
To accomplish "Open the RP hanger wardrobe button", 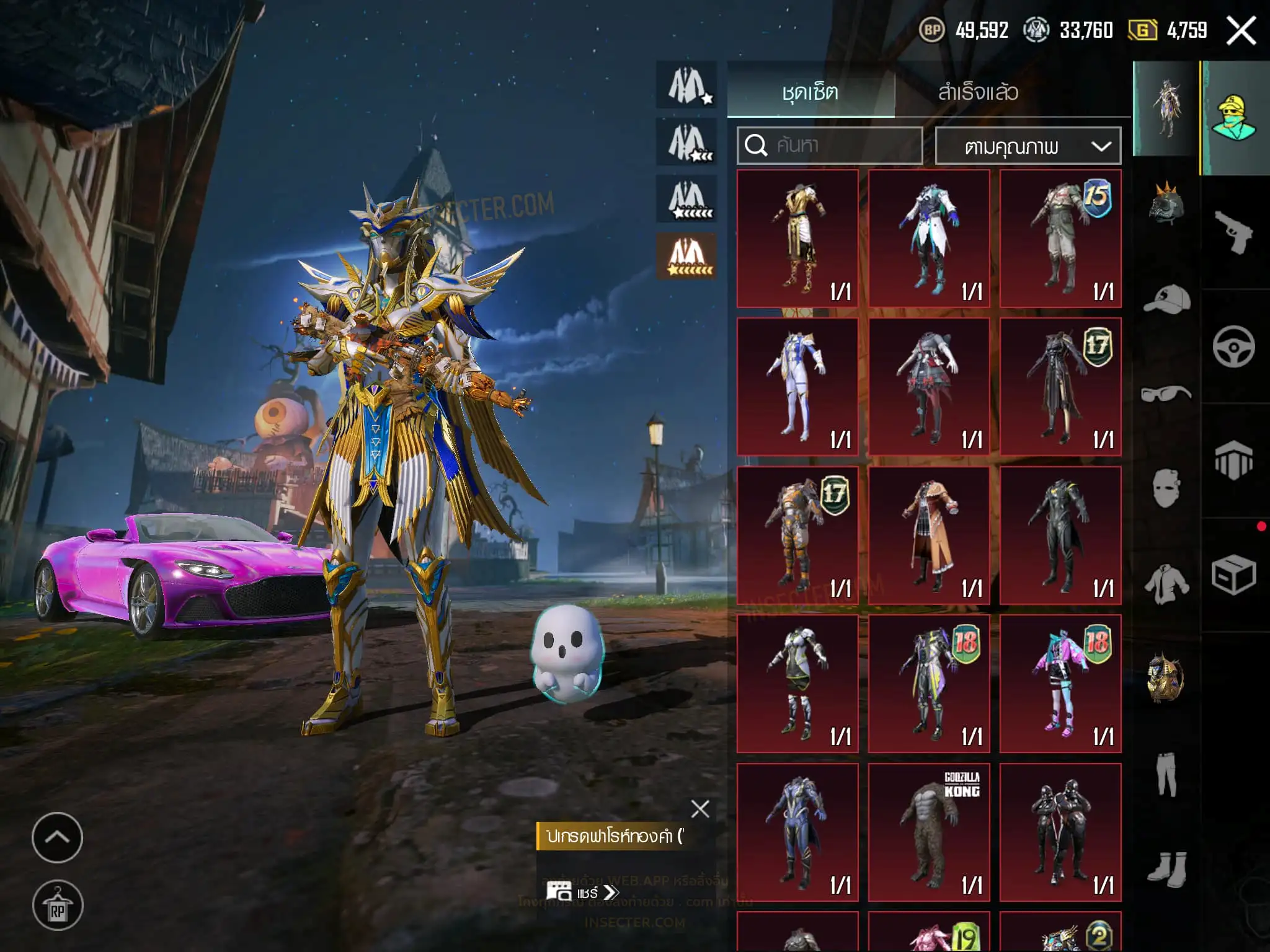I will [57, 906].
